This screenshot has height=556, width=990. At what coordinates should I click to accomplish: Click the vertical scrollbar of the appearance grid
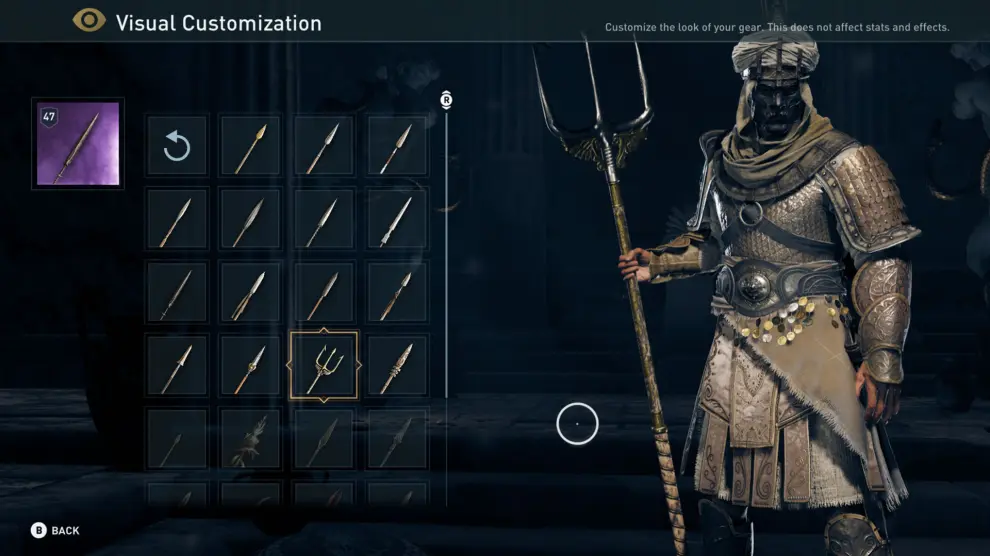[446, 300]
